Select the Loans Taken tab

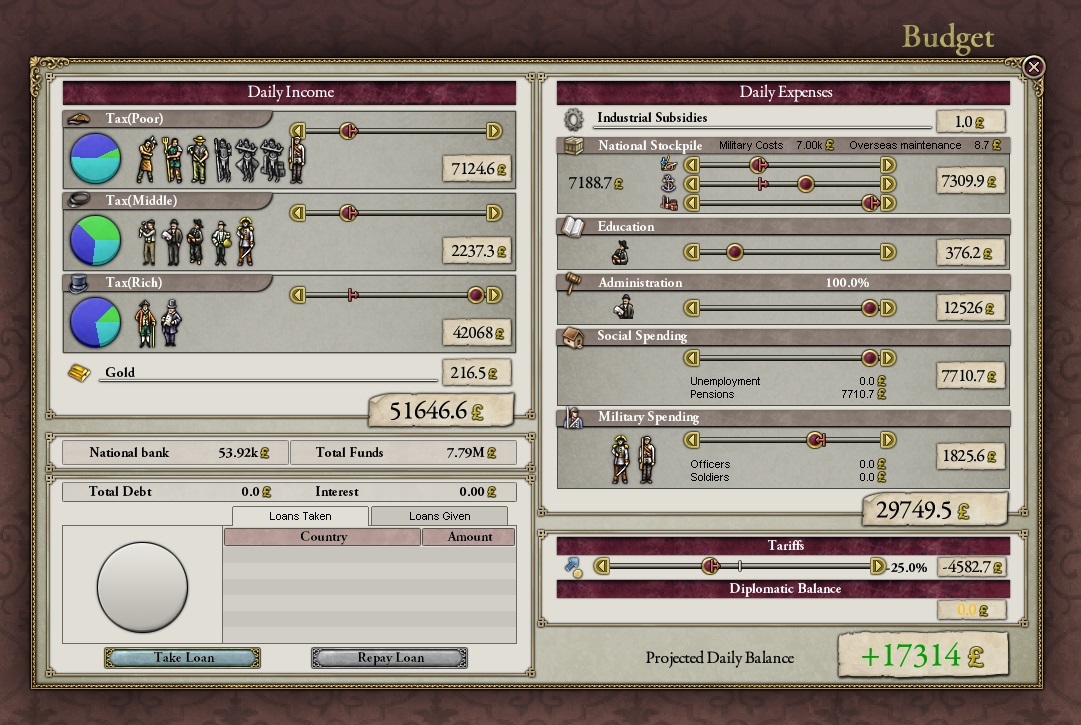pos(300,516)
